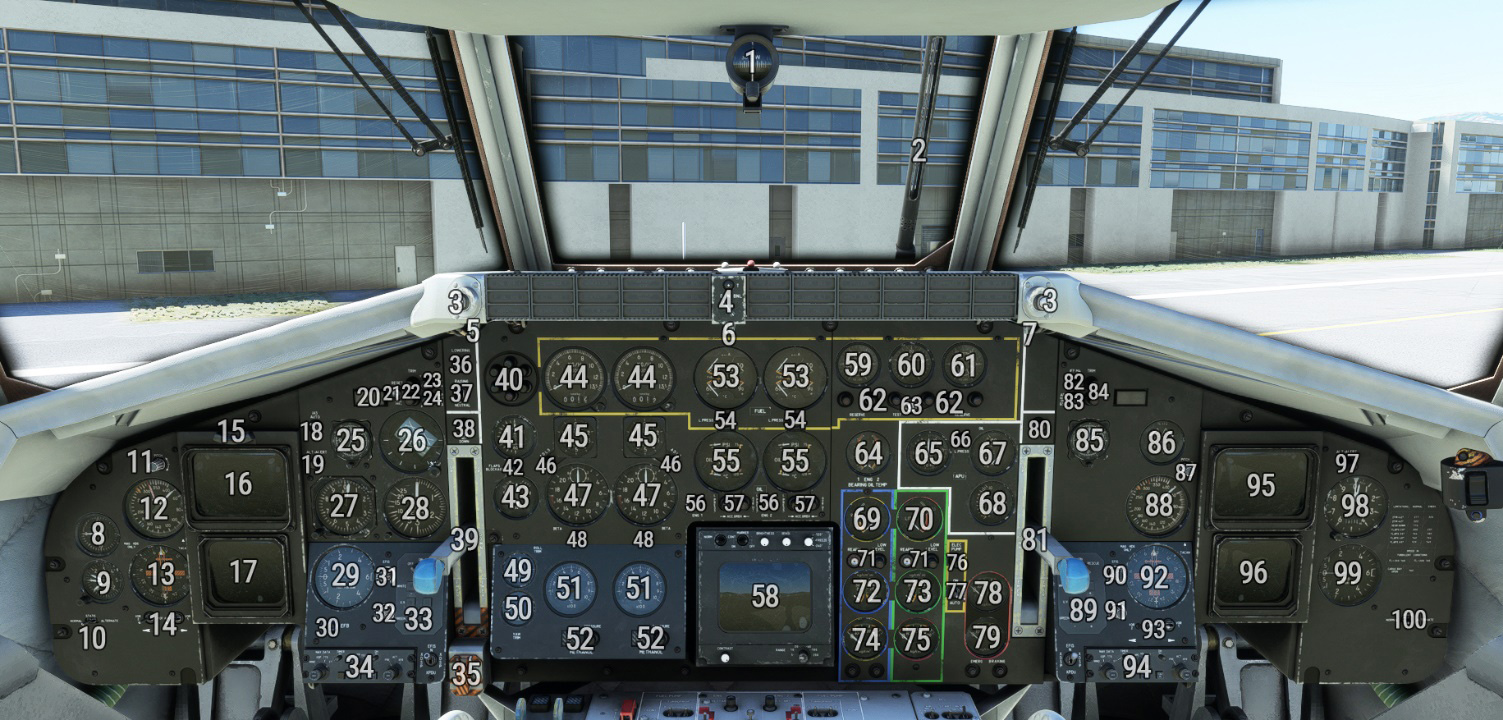Select the upper right display numbered 95
Screen dimensions: 1503x720
click(1260, 485)
